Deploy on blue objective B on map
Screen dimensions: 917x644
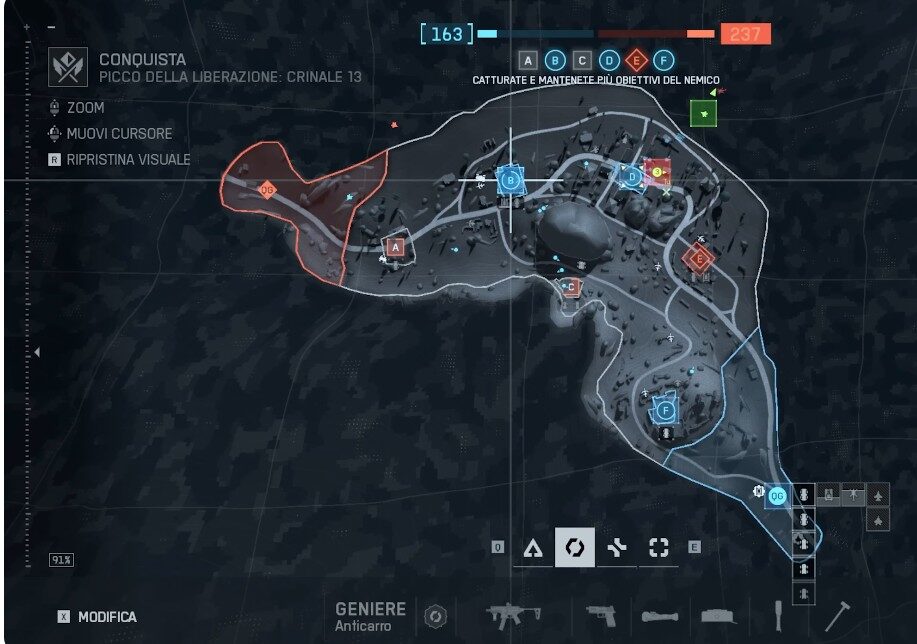[511, 181]
